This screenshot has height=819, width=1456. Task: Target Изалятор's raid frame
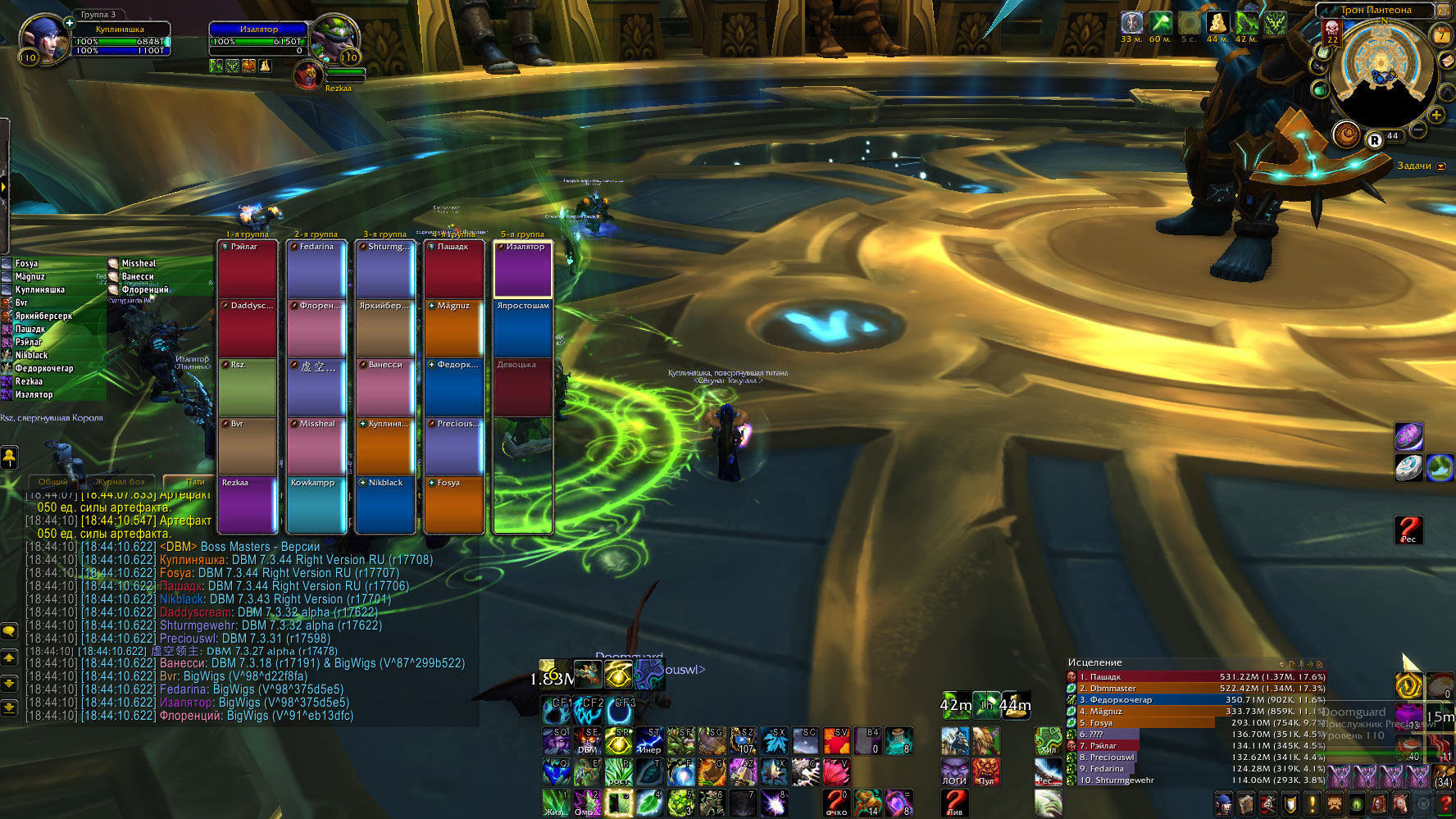tap(522, 268)
